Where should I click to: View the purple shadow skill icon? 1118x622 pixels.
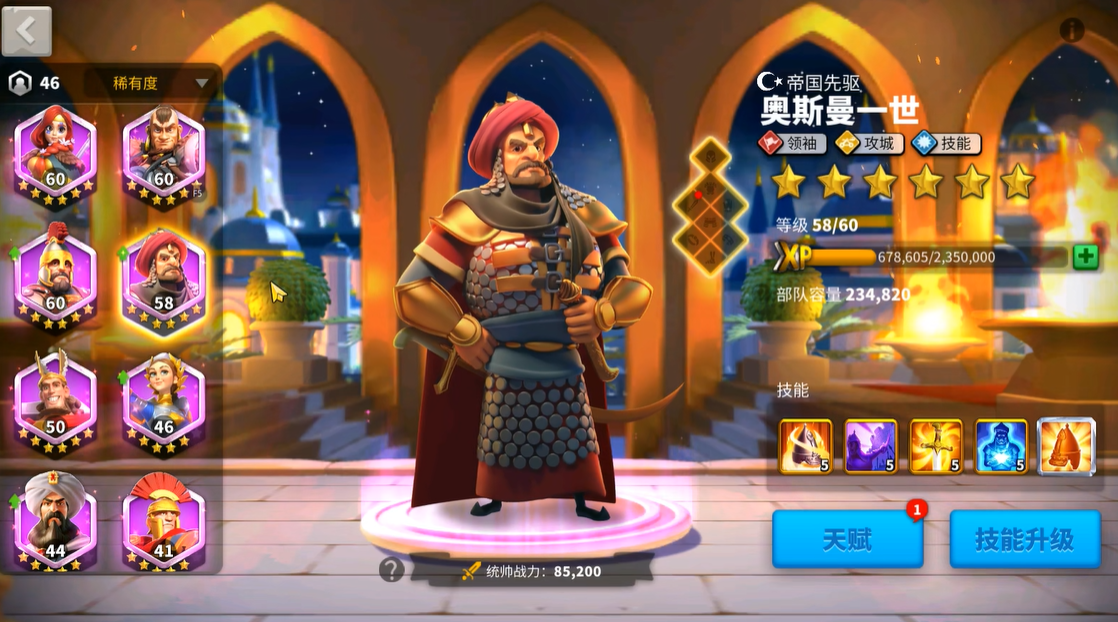(x=870, y=446)
